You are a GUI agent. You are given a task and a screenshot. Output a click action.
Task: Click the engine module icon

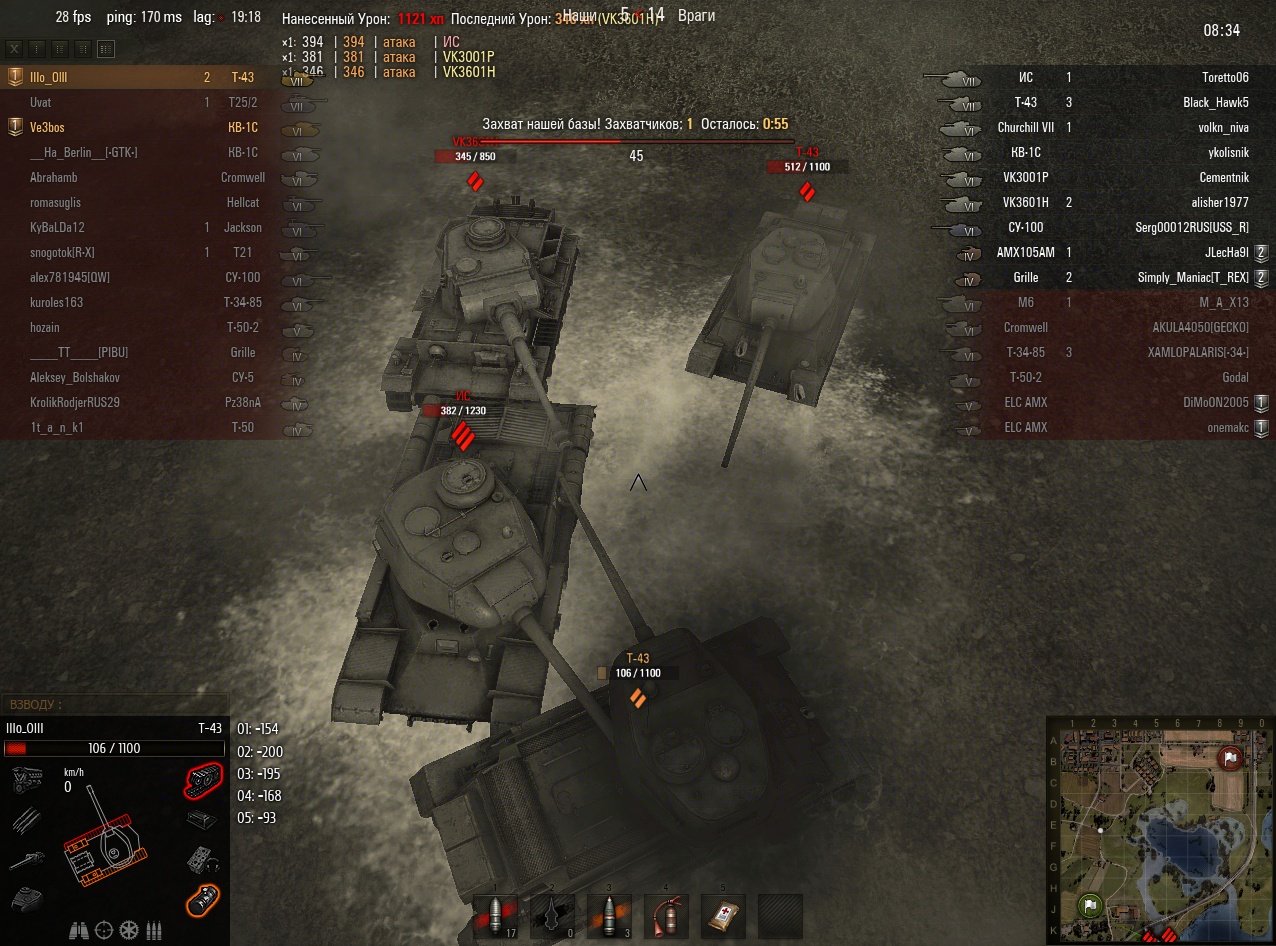pyautogui.click(x=25, y=778)
